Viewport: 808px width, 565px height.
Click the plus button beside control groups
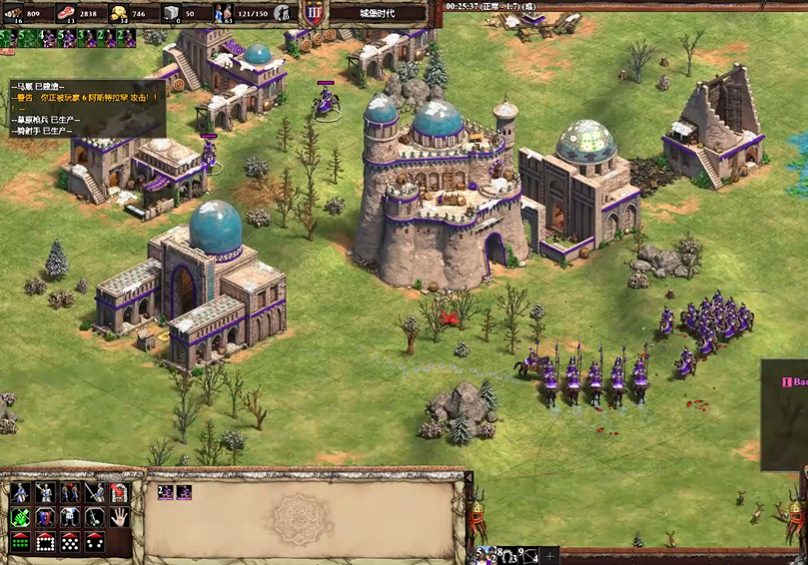pyautogui.click(x=549, y=555)
